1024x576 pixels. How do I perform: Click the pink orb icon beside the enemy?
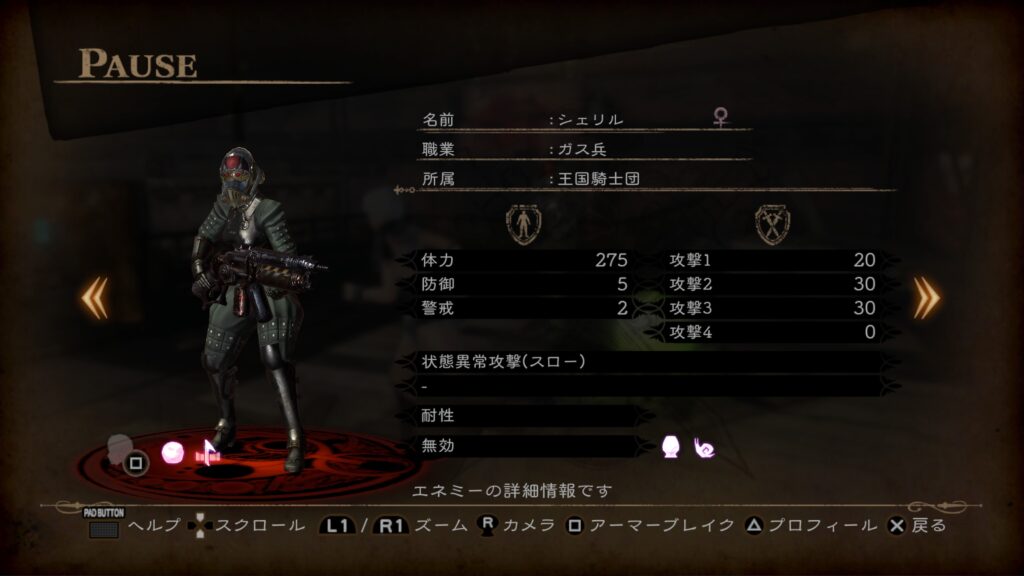point(173,453)
